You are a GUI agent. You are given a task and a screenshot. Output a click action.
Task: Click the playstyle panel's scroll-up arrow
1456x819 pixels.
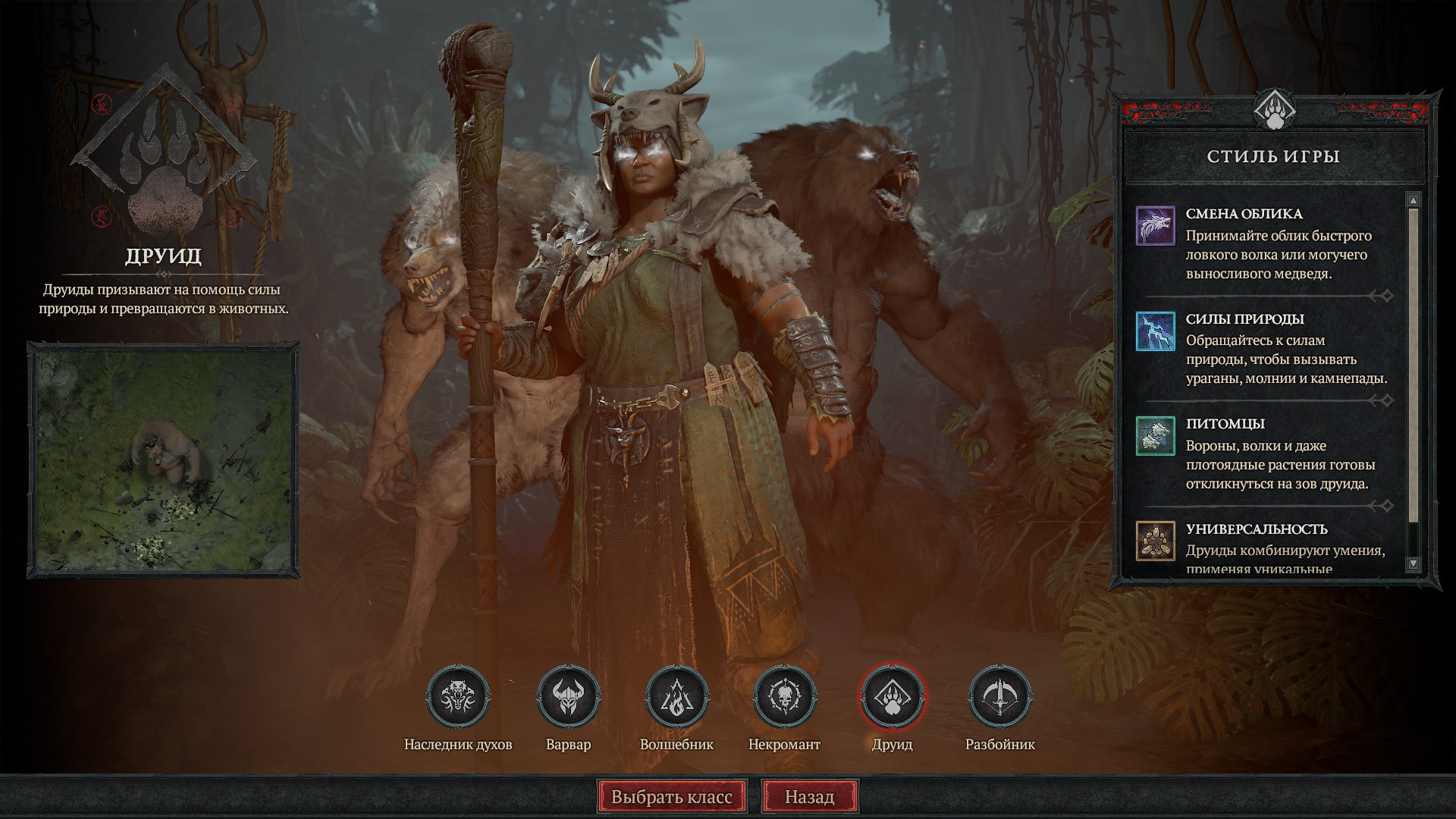point(1413,200)
